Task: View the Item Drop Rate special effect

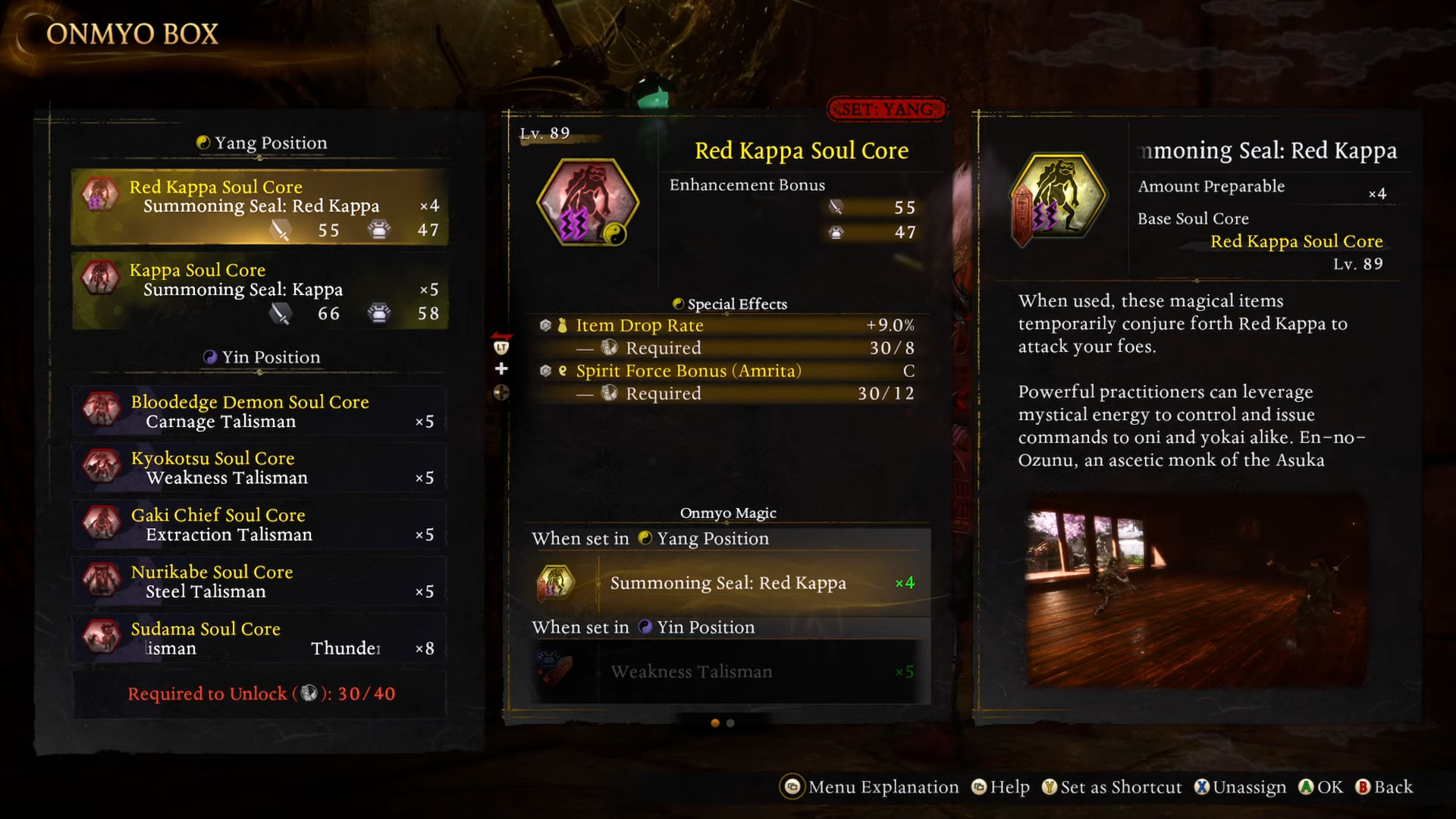Action: coord(726,325)
